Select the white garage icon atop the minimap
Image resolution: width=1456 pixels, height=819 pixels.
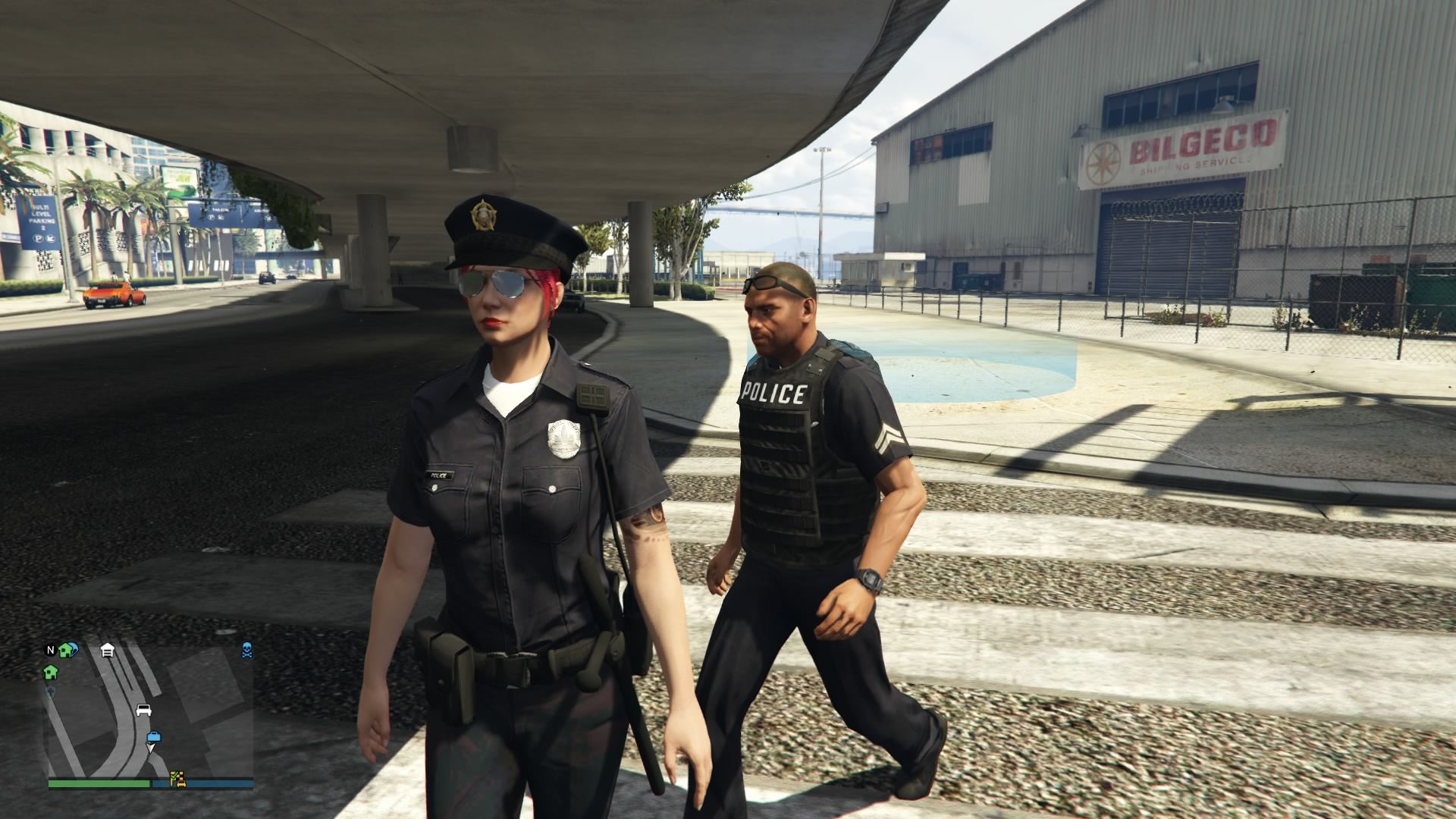[108, 651]
